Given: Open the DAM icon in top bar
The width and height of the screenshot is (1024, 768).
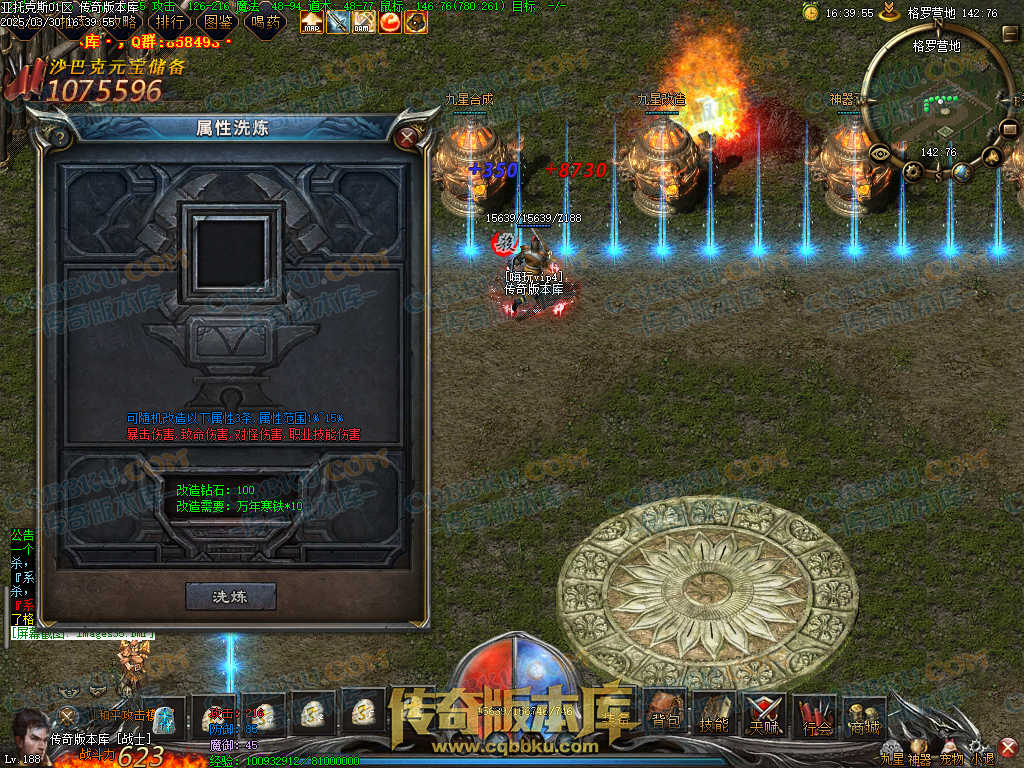Looking at the screenshot, I should 364,21.
